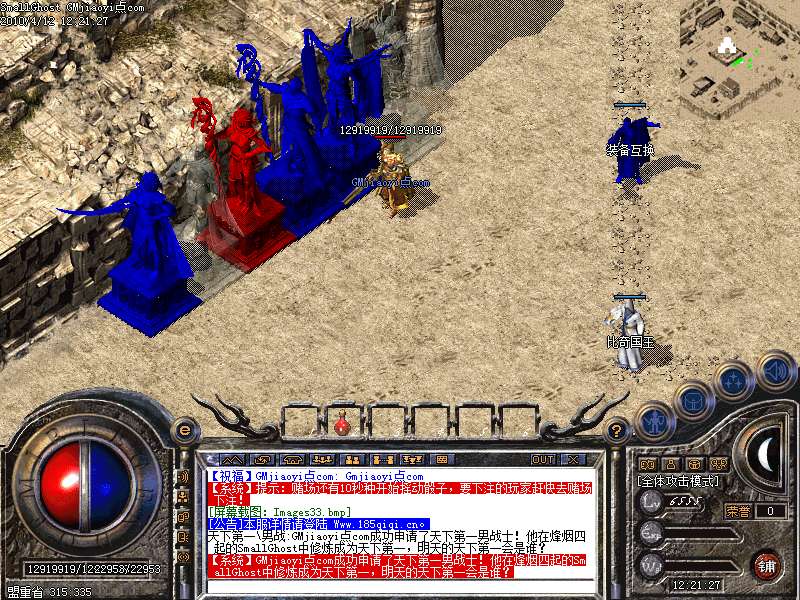Click the minimap in the corner
The width and height of the screenshot is (800, 600).
tap(740, 55)
